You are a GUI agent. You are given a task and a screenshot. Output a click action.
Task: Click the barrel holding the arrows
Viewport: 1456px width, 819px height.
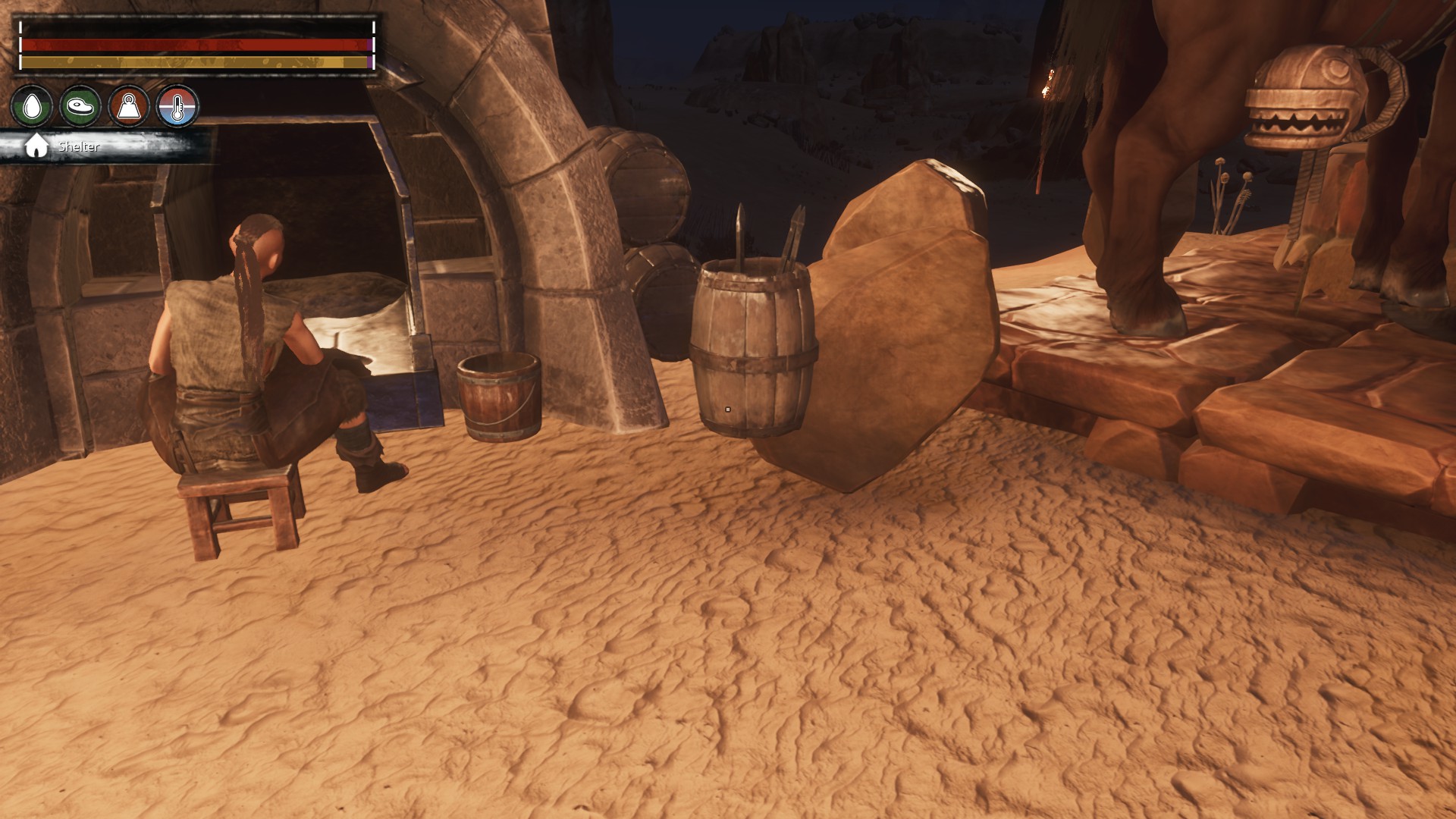pos(751,349)
